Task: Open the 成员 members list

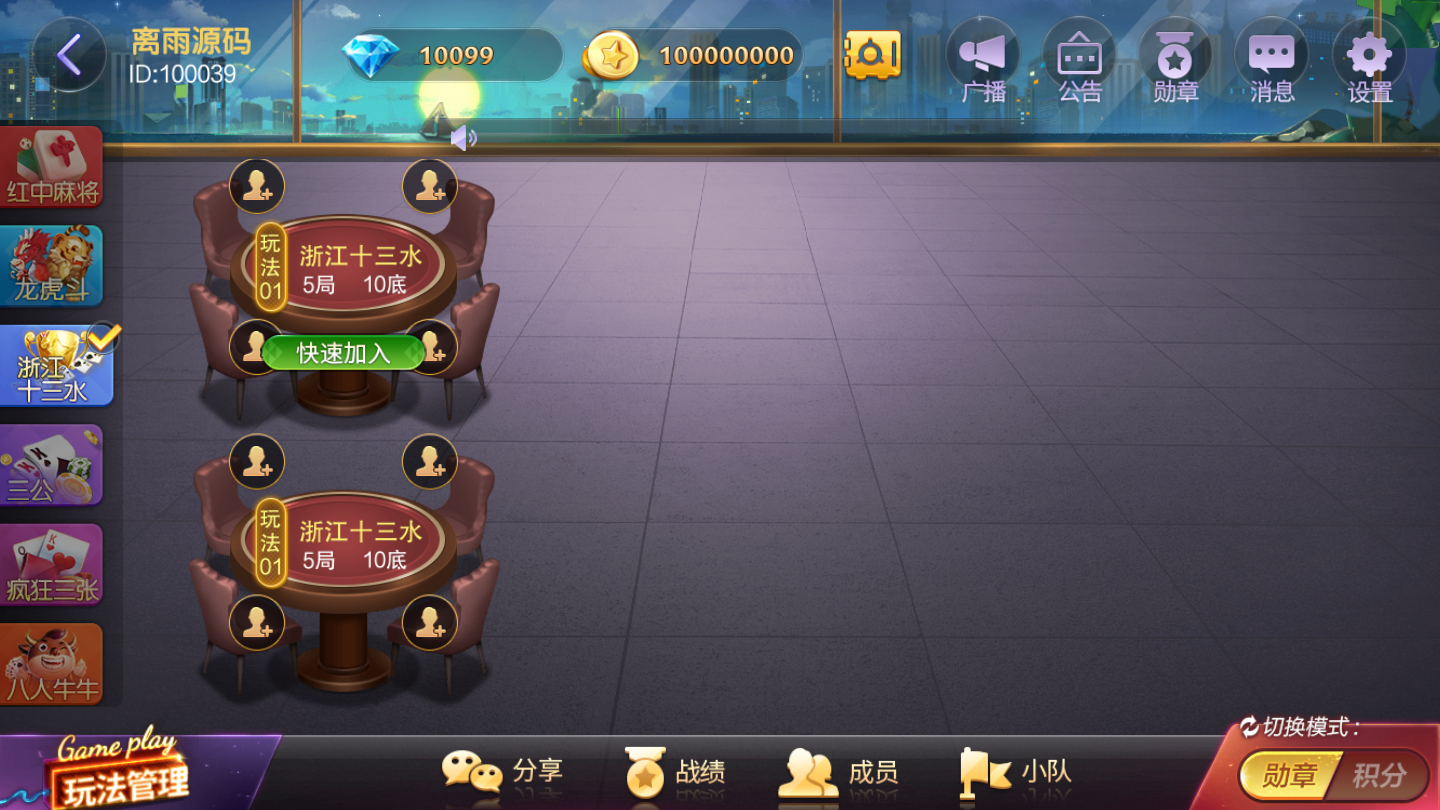Action: 838,773
